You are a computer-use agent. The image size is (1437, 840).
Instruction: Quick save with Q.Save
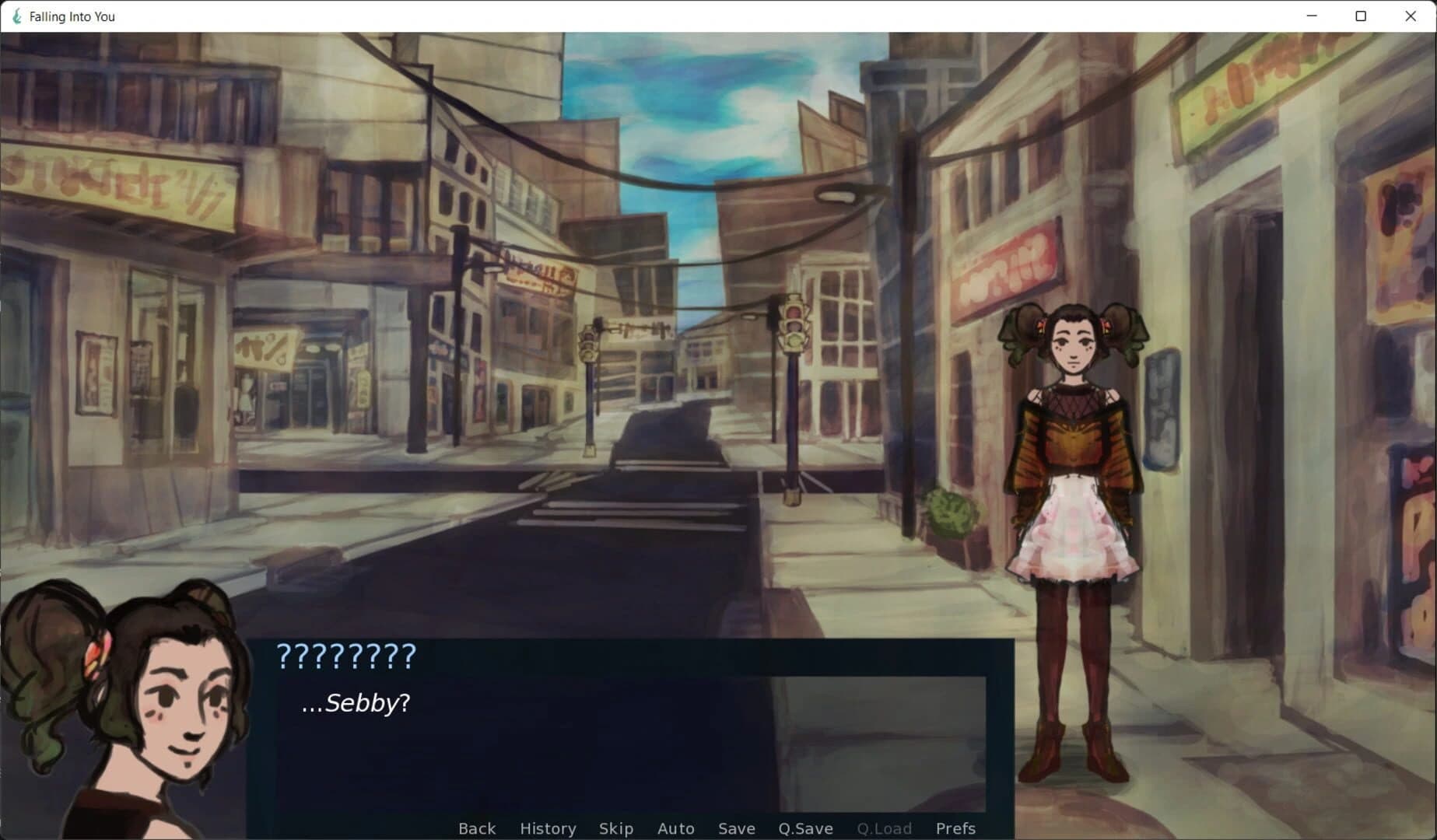point(806,828)
